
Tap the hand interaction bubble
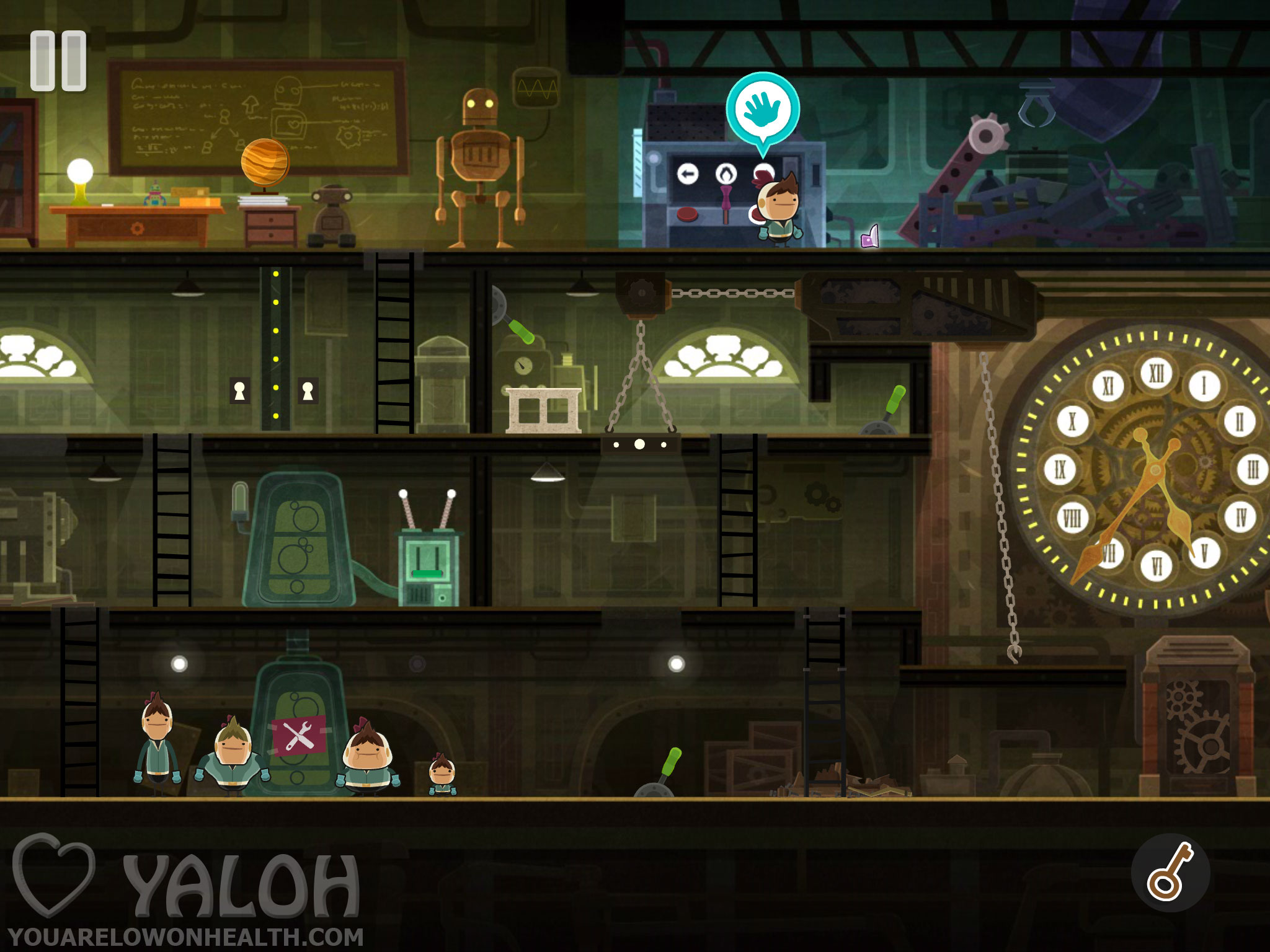(x=763, y=109)
